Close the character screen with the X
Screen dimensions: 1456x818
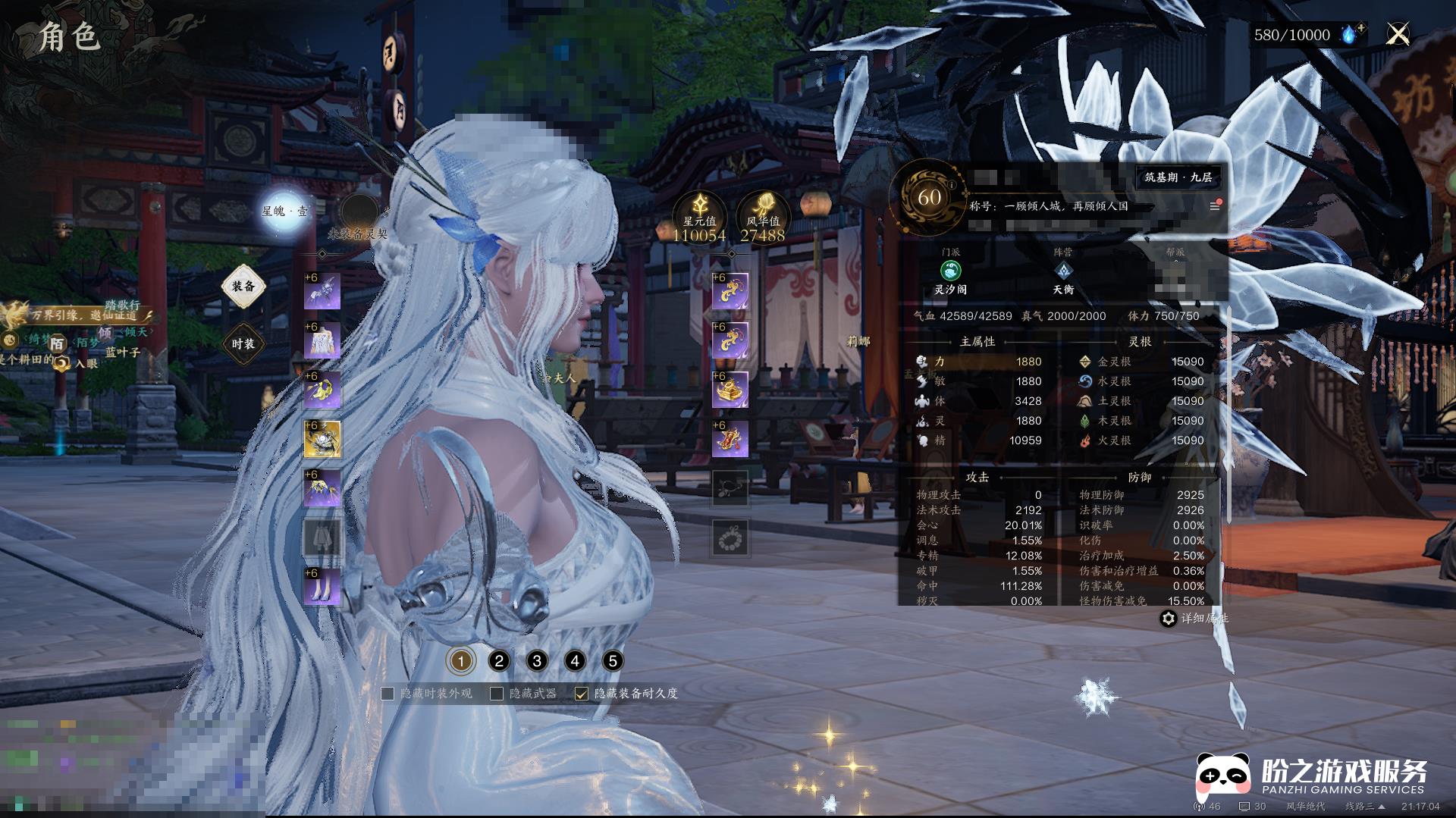click(x=1397, y=34)
